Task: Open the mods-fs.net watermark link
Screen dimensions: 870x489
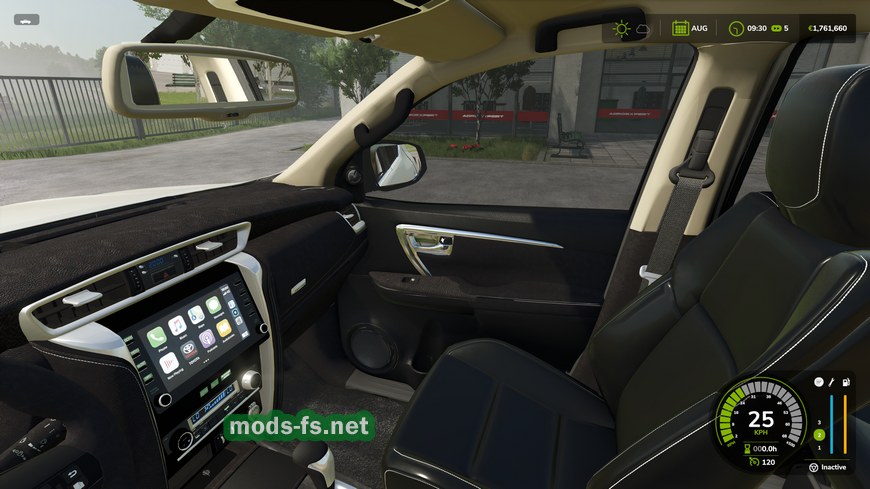Action: tap(298, 427)
